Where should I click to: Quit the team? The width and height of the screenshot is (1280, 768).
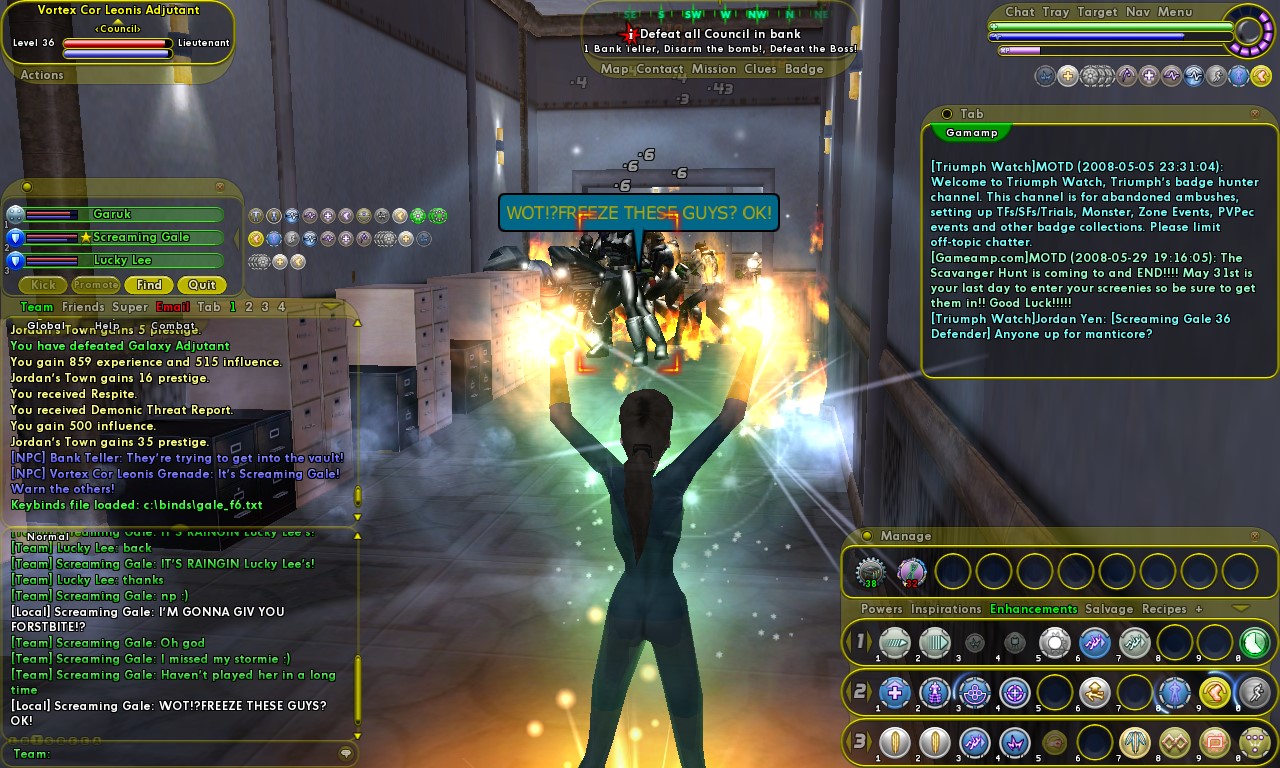pyautogui.click(x=202, y=285)
